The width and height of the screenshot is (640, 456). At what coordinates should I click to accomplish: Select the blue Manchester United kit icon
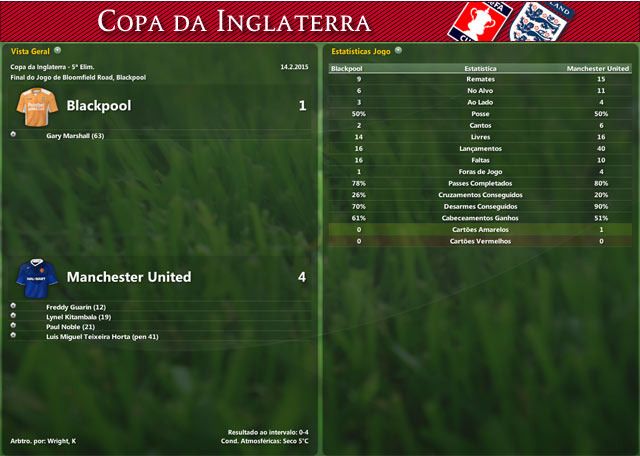pos(35,277)
